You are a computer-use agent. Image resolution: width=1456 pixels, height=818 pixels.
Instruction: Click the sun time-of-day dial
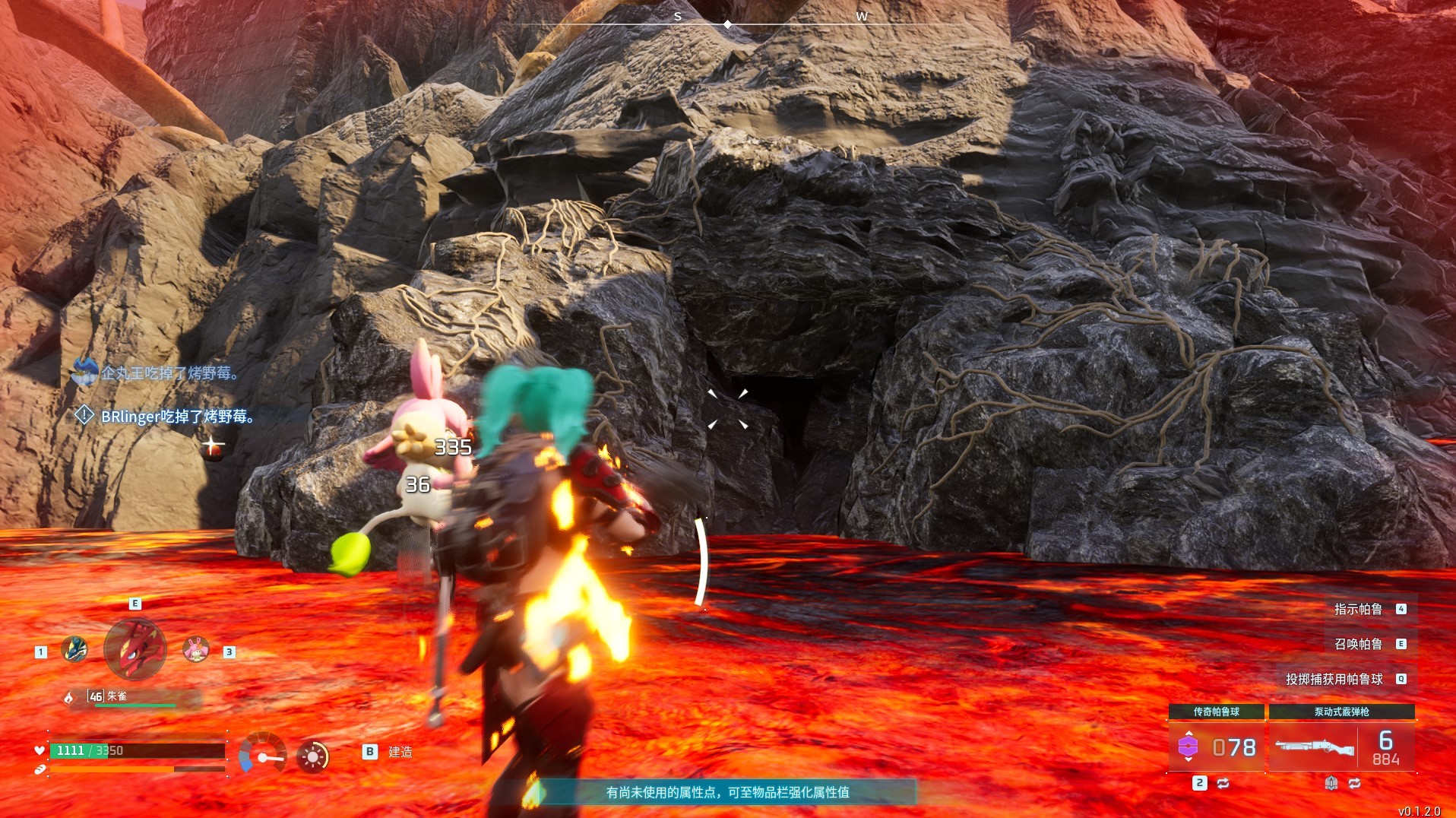312,756
